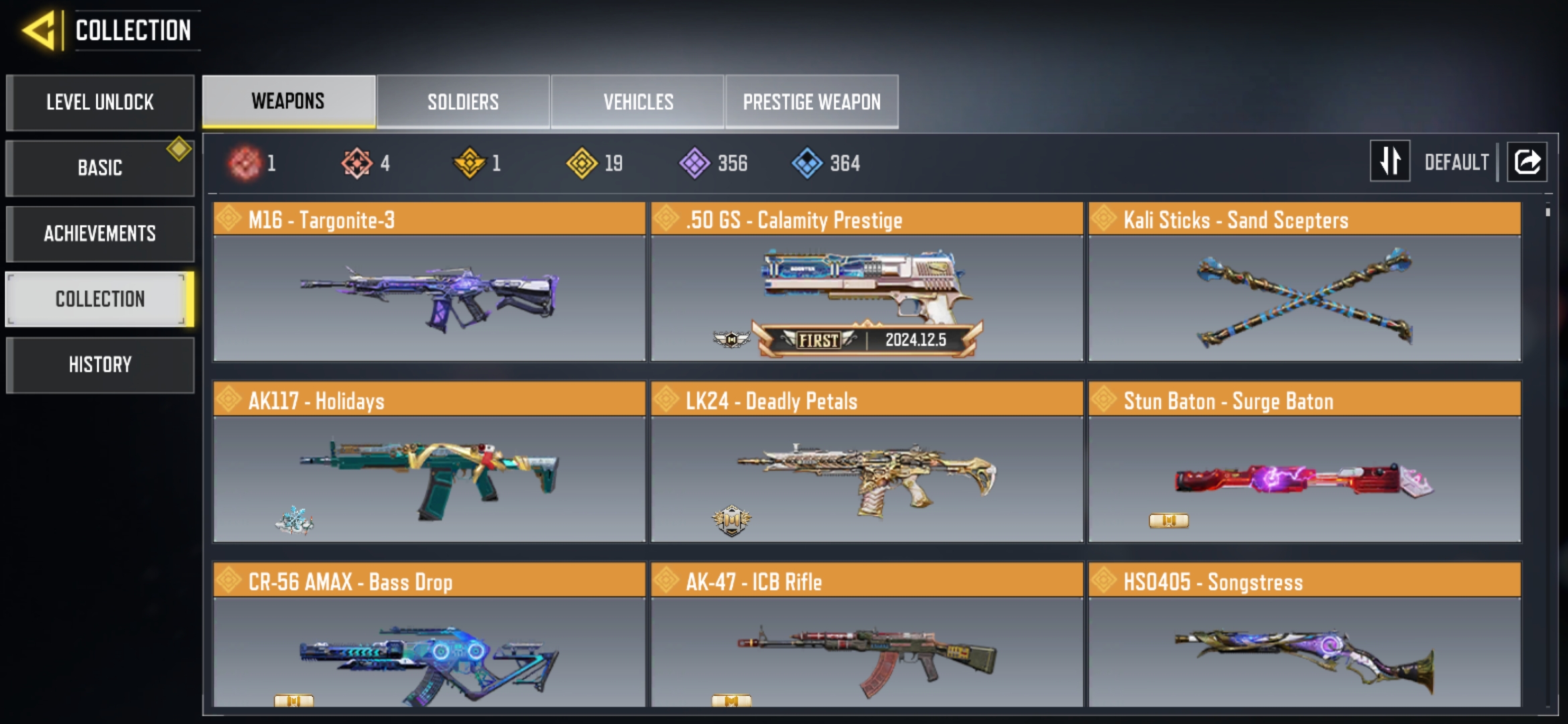Select the AK117 - Holidays weapon card
Viewport: 1568px width, 724px height.
point(429,463)
